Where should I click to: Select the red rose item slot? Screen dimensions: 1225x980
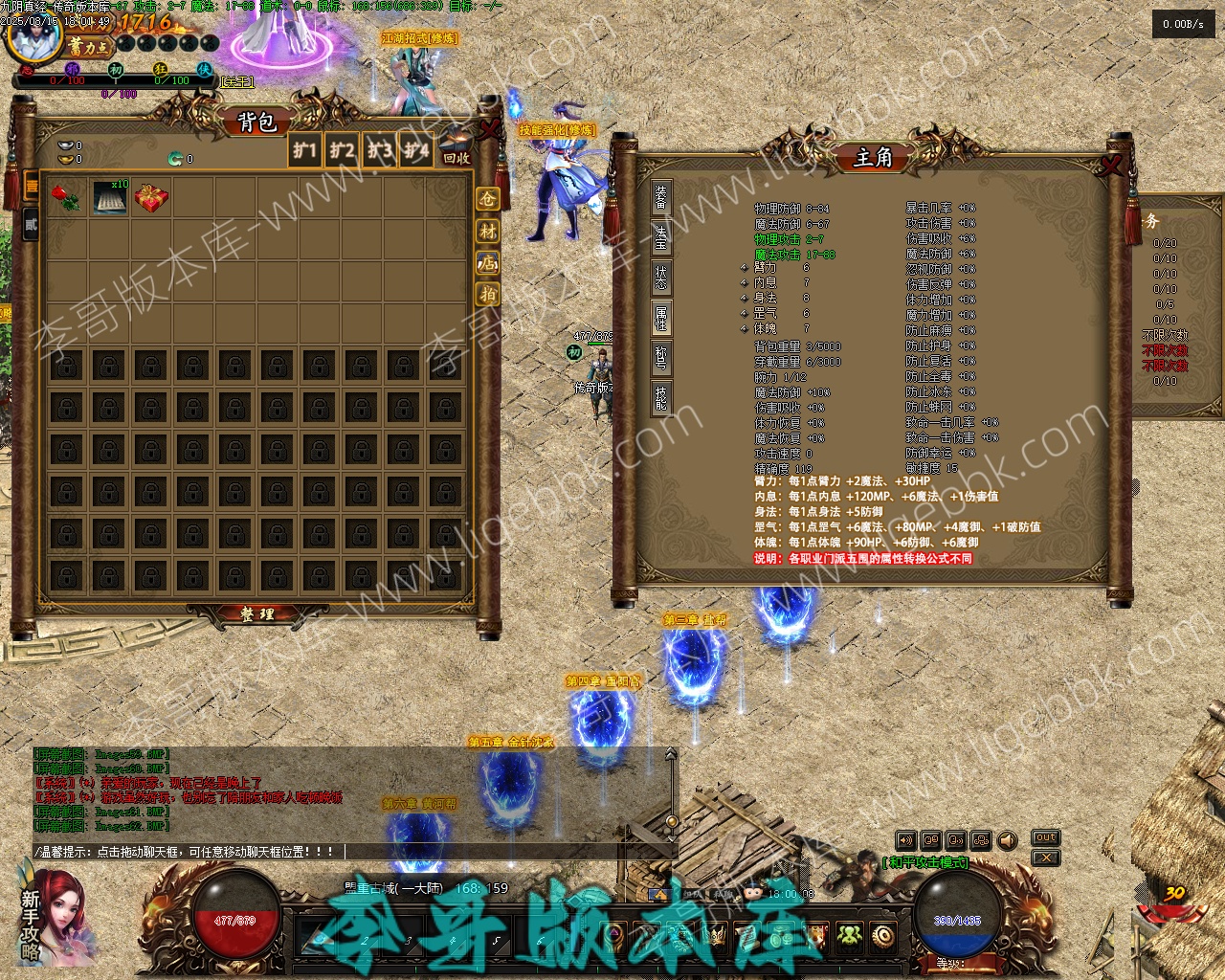tap(66, 198)
